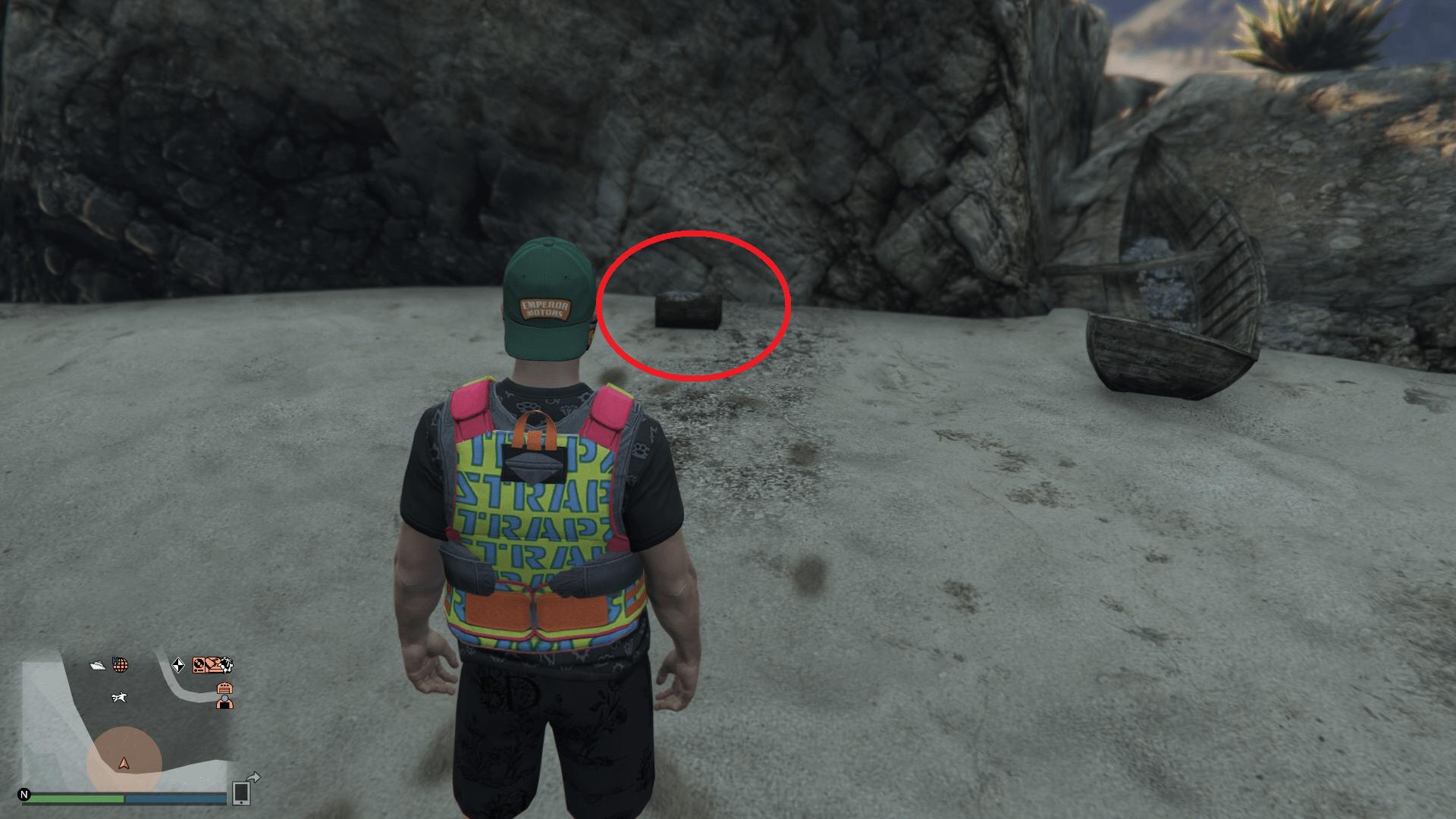This screenshot has height=819, width=1456.
Task: Click the garage blip on the minimap
Action: tap(225, 688)
